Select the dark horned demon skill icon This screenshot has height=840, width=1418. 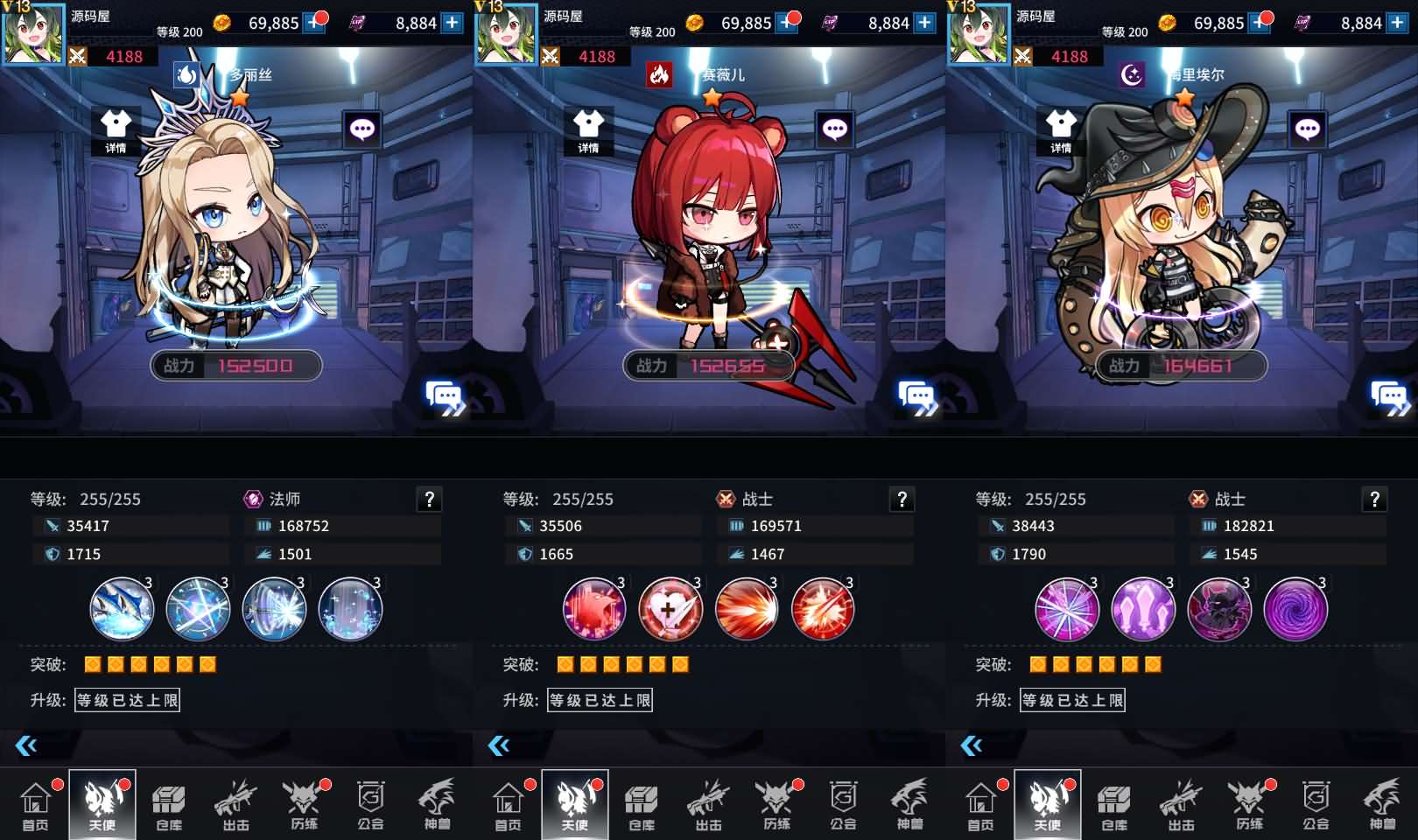coord(1219,609)
